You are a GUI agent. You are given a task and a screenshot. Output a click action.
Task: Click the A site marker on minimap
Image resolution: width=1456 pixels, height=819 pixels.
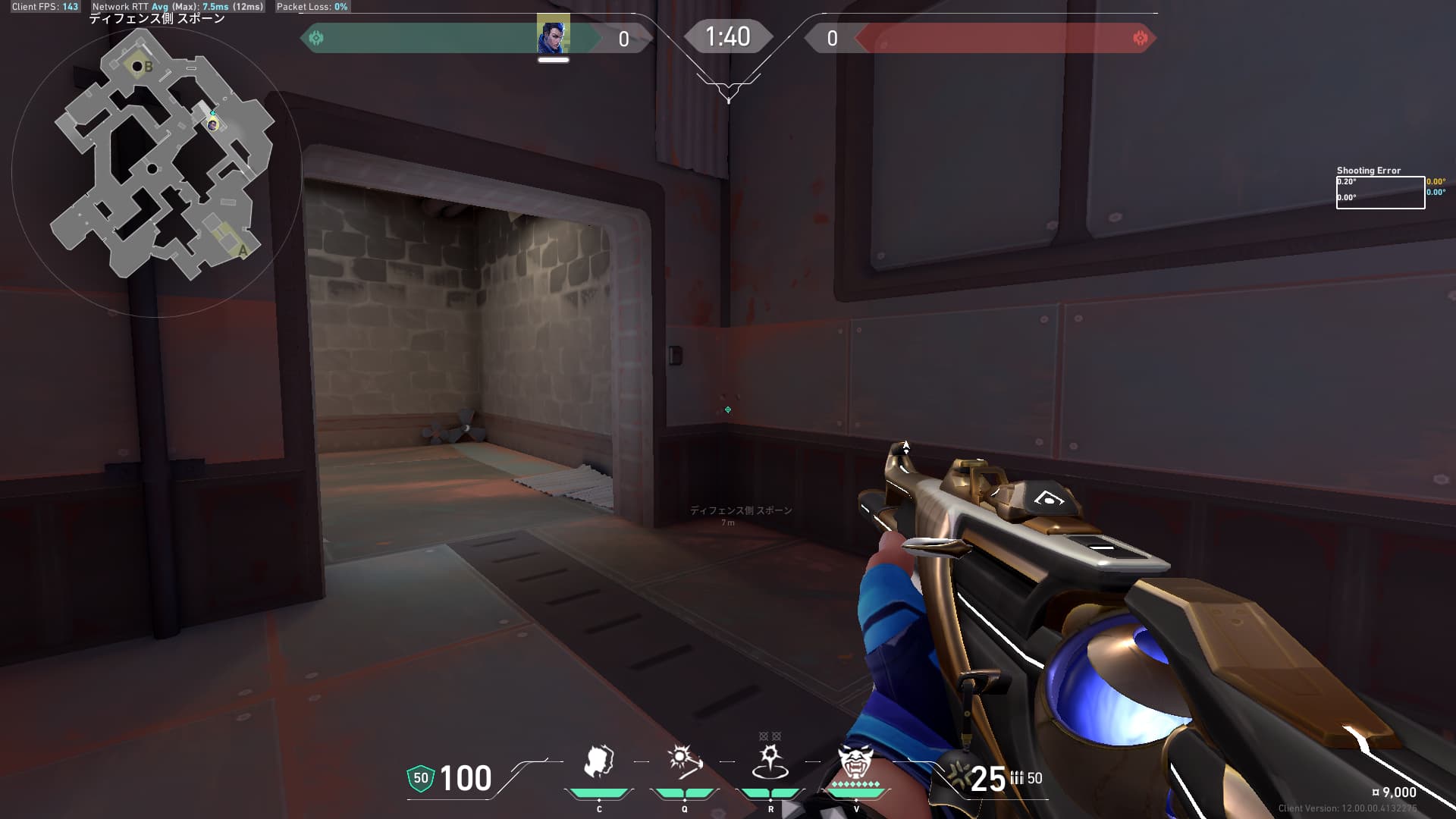pos(243,250)
